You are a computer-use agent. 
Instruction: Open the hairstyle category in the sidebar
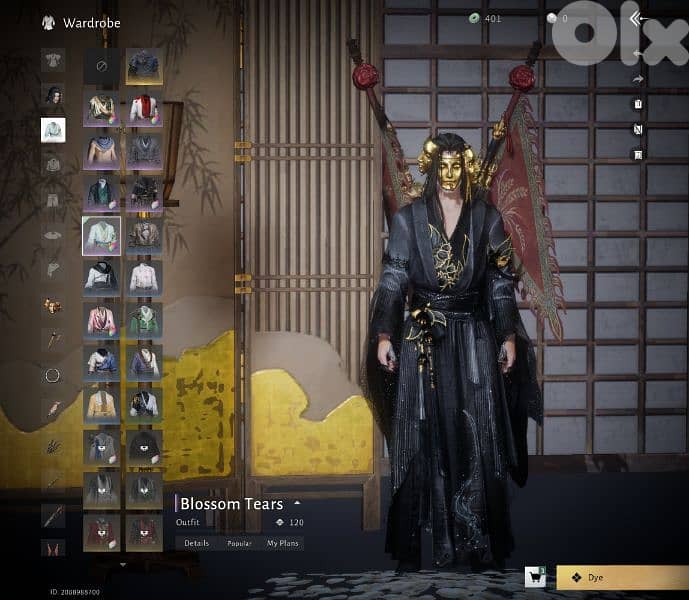pos(53,95)
